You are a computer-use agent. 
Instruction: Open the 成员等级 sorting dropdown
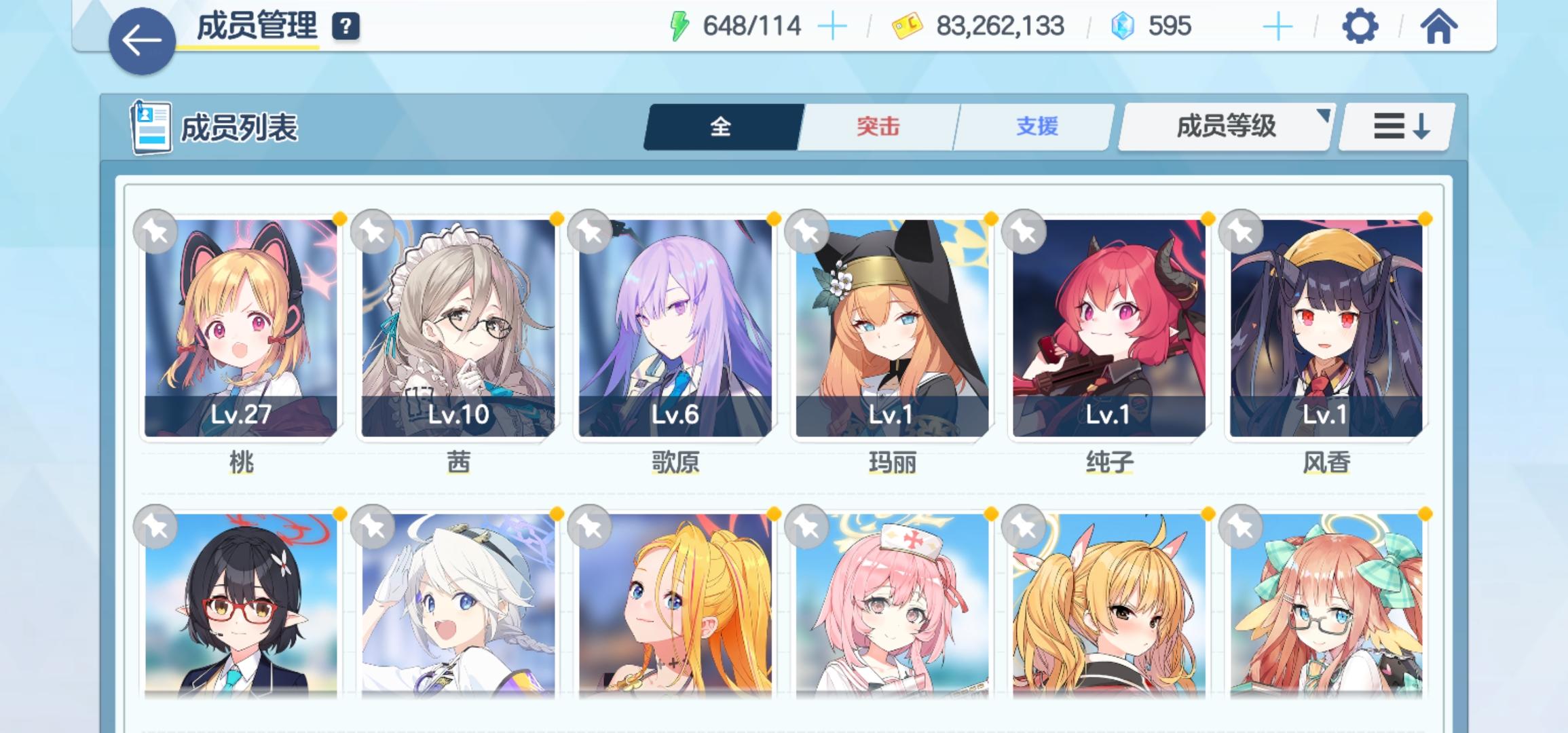[x=1224, y=126]
